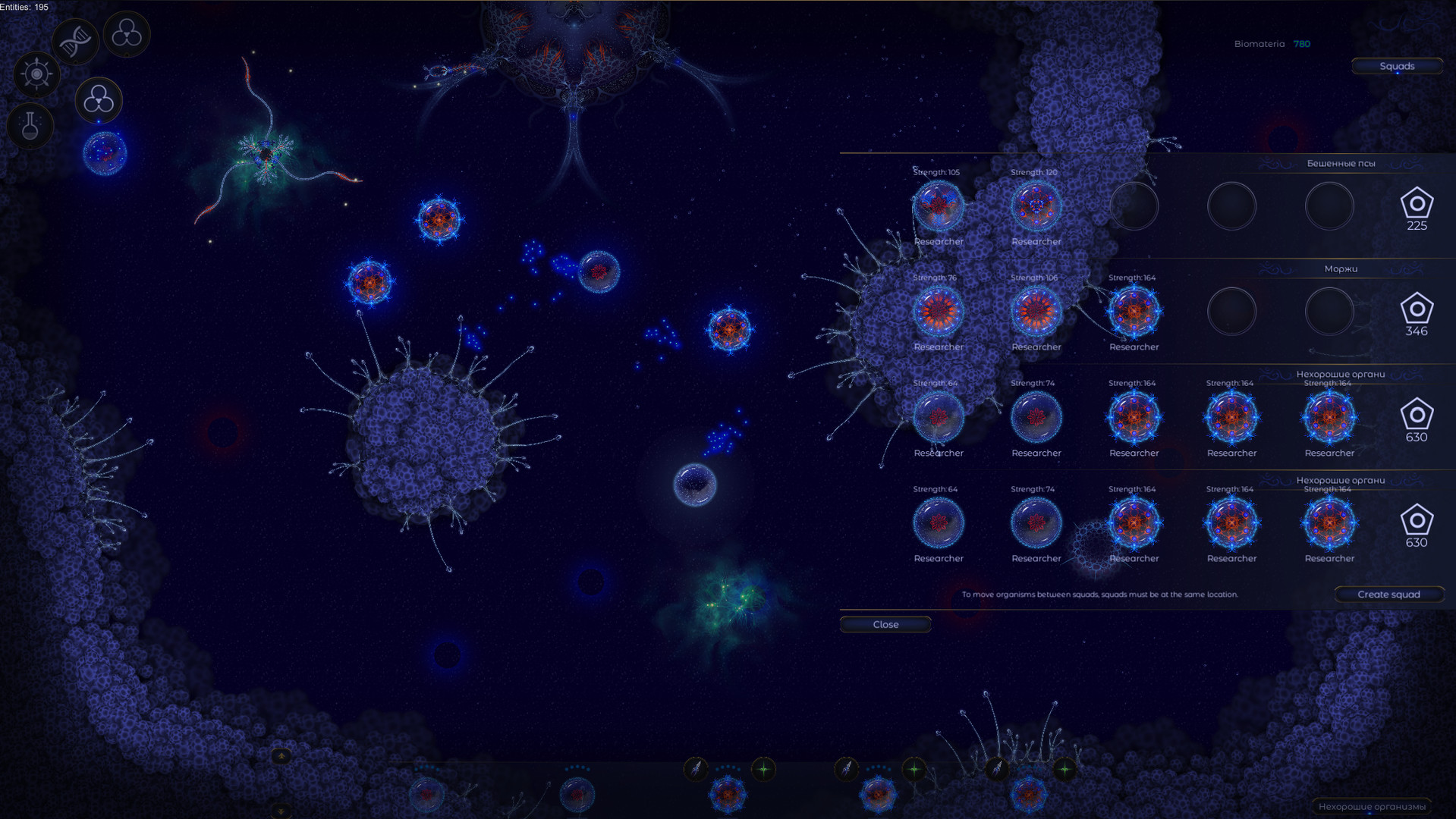
Task: Close the squads panel
Action: [885, 624]
